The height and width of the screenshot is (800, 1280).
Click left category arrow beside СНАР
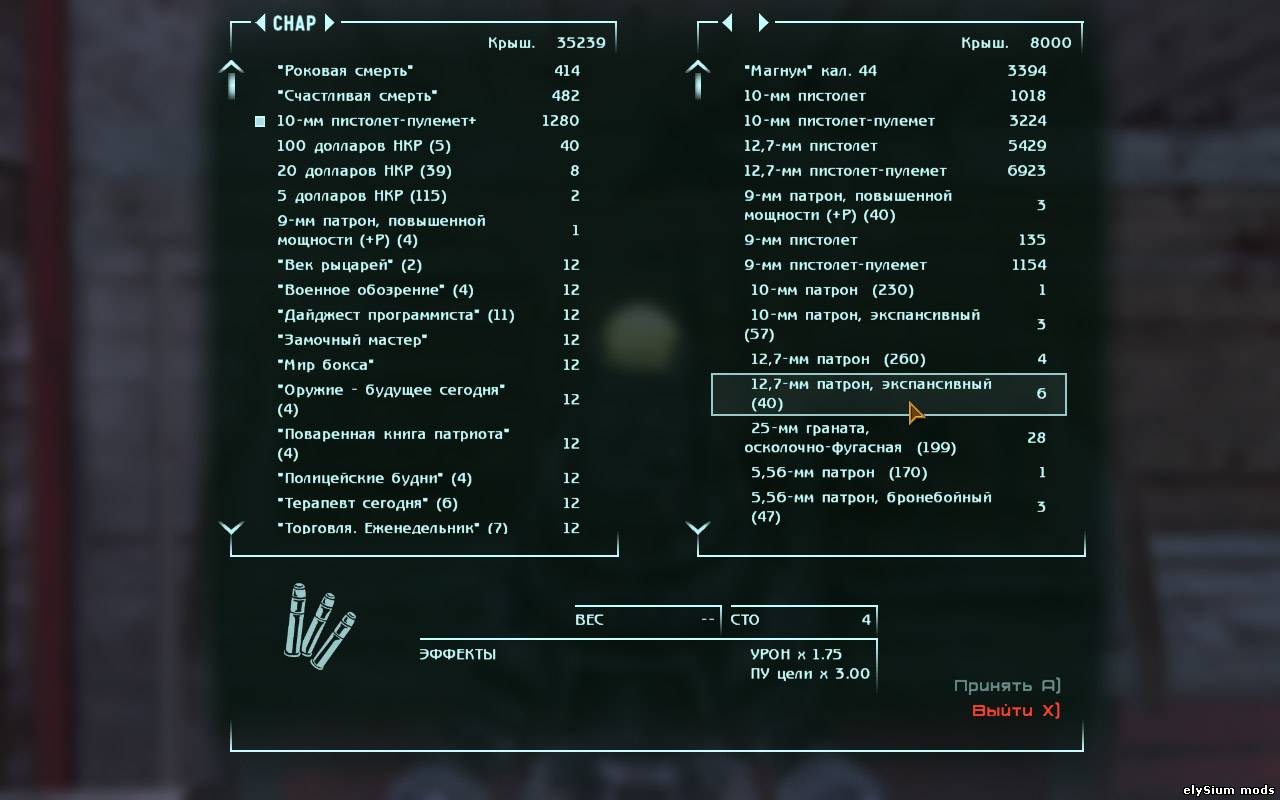[x=260, y=23]
